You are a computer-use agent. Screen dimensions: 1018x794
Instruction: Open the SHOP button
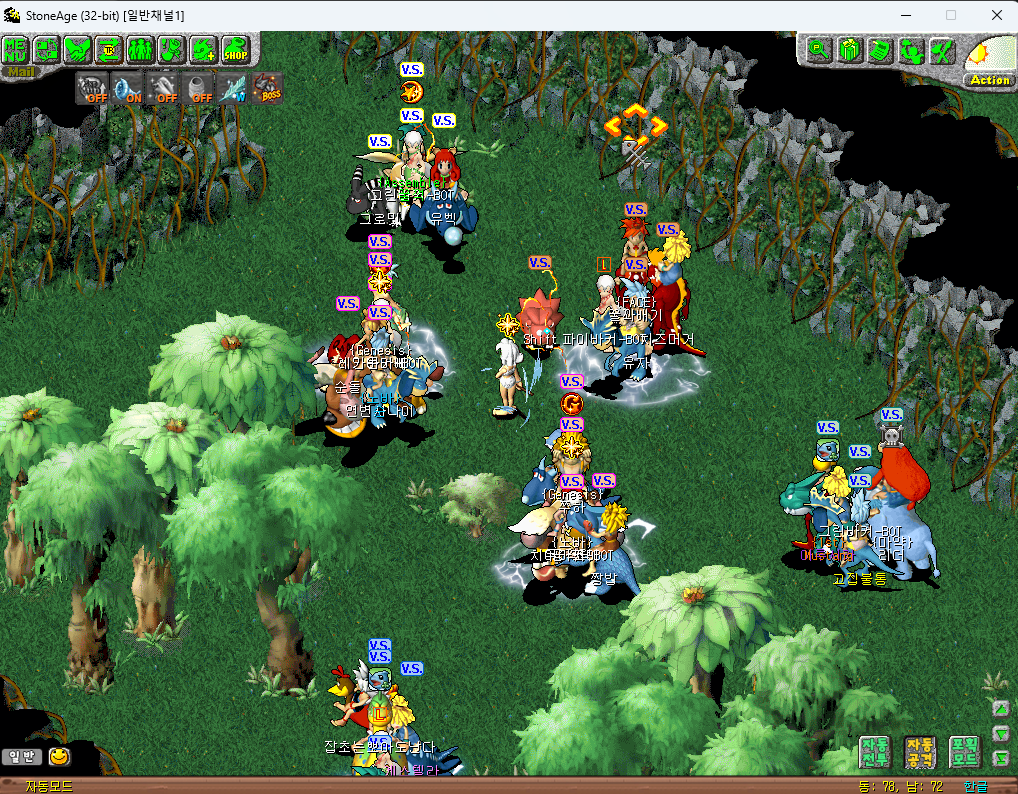[x=235, y=48]
